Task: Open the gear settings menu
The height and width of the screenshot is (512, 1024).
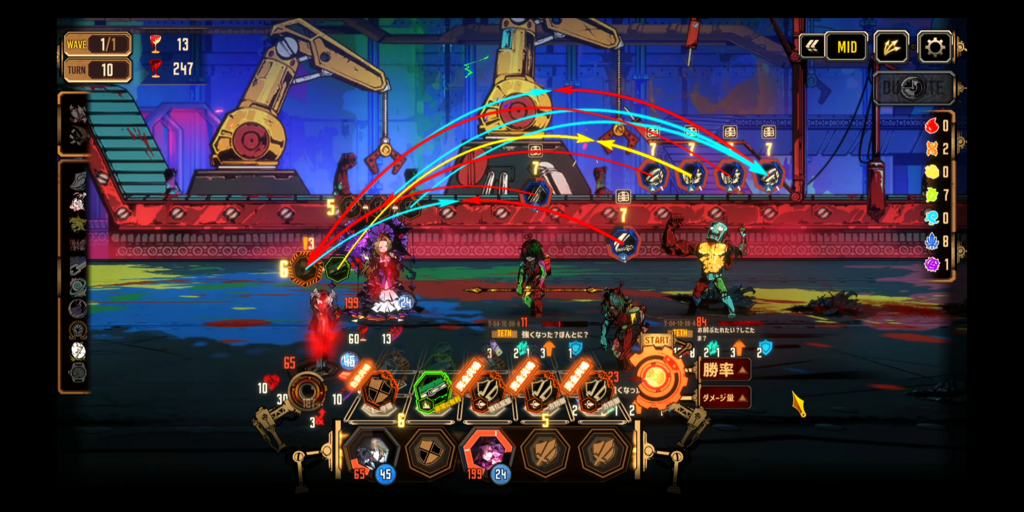Action: coord(934,46)
